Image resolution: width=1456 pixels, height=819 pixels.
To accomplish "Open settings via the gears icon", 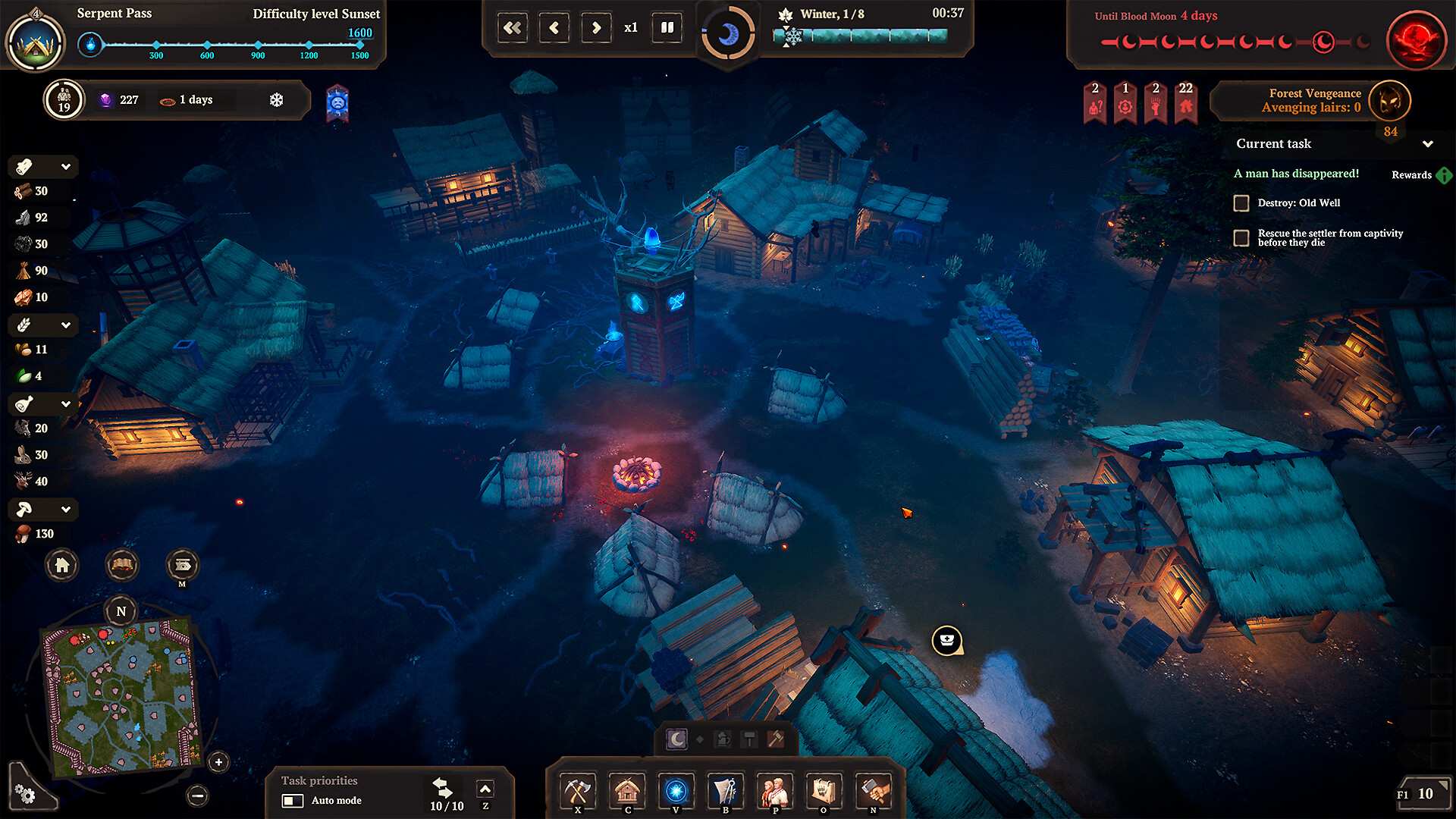I will click(x=25, y=794).
